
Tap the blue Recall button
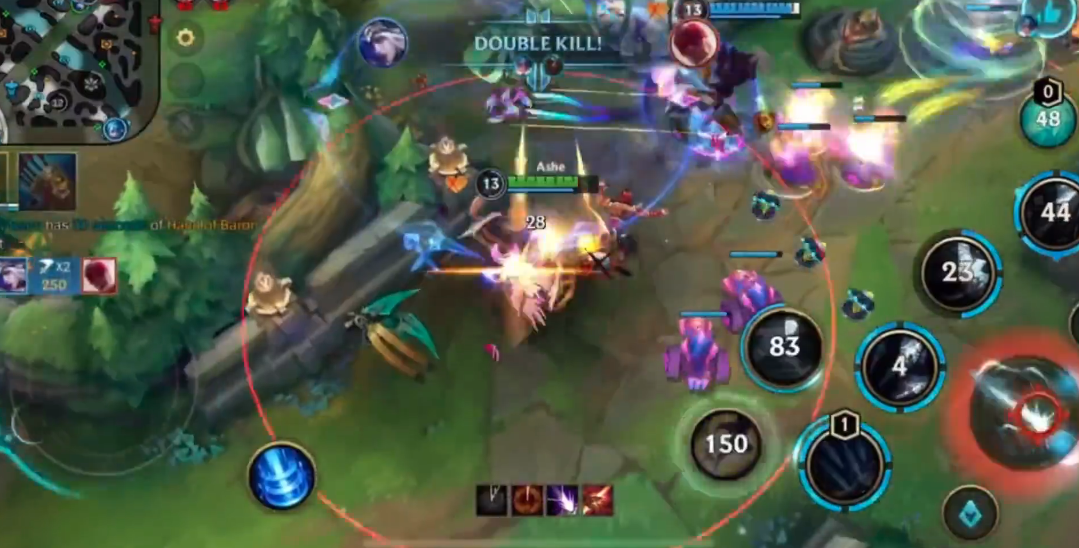pos(282,476)
